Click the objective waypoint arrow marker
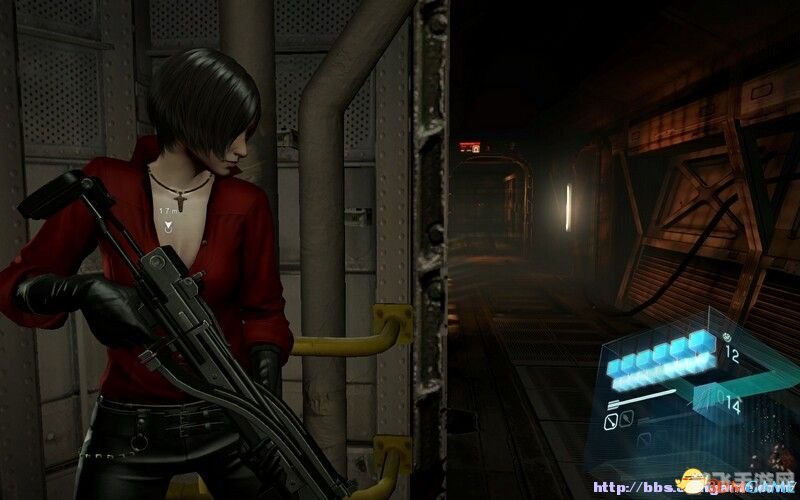 pyautogui.click(x=169, y=227)
